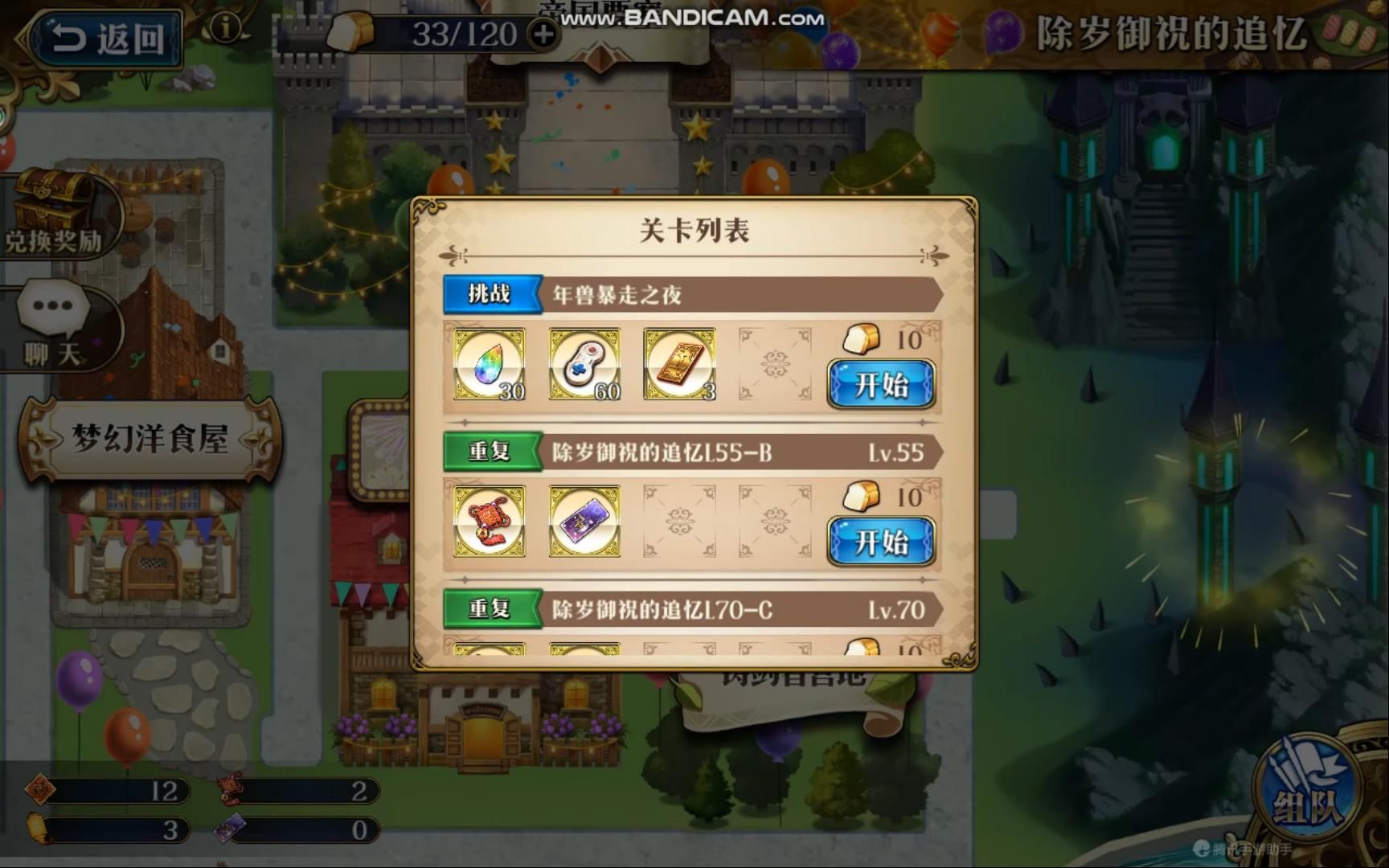Click the purple card reward icon in L55-B row
This screenshot has height=868, width=1389.
(x=584, y=521)
